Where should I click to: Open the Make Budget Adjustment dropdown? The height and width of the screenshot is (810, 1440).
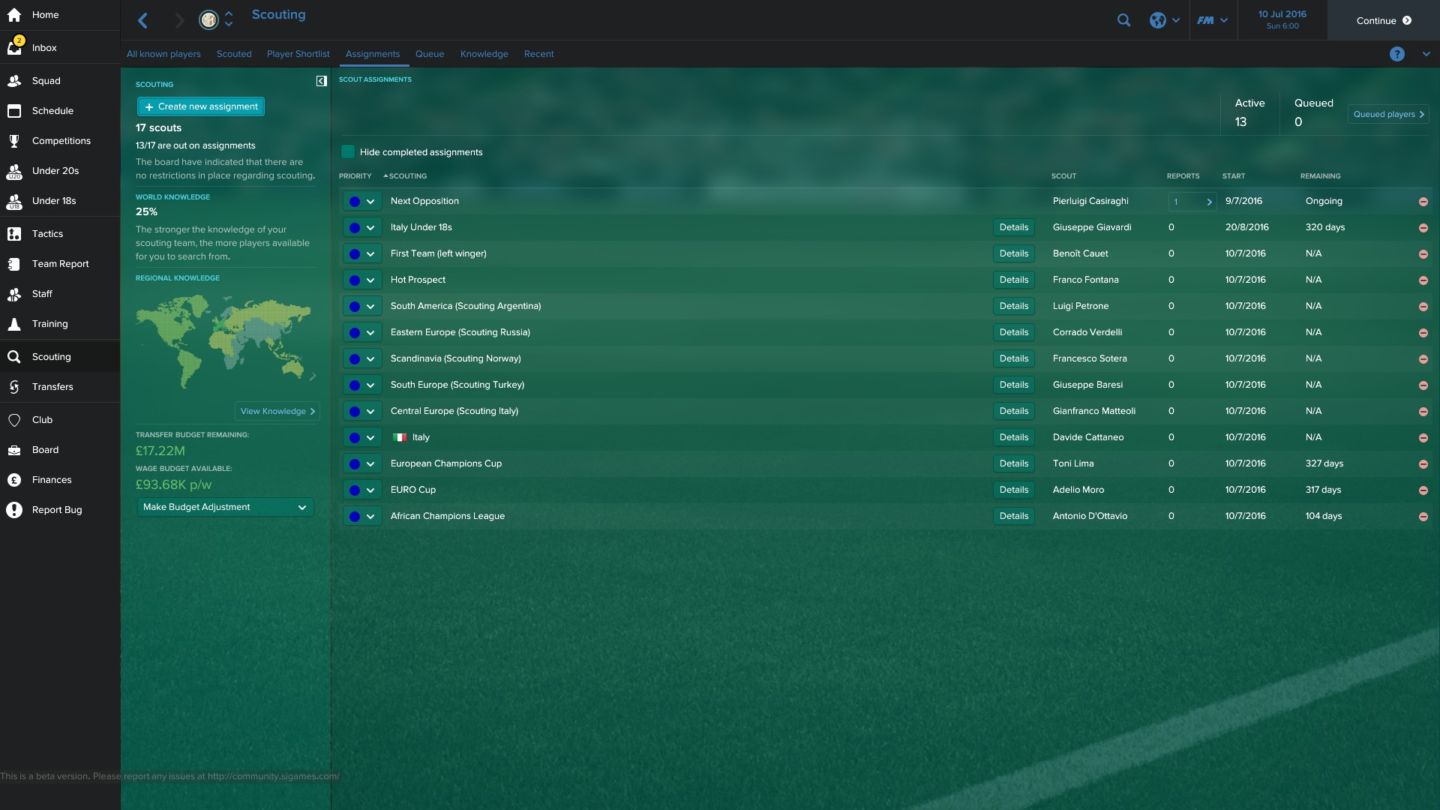[223, 507]
